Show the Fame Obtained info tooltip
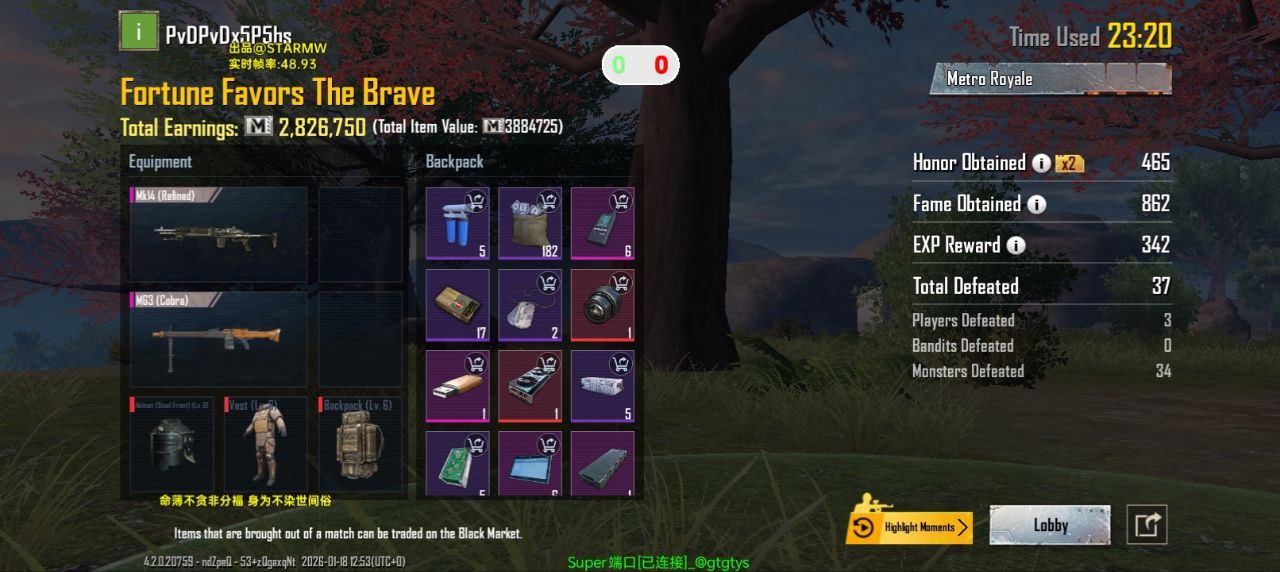This screenshot has height=572, width=1280. coord(1037,205)
